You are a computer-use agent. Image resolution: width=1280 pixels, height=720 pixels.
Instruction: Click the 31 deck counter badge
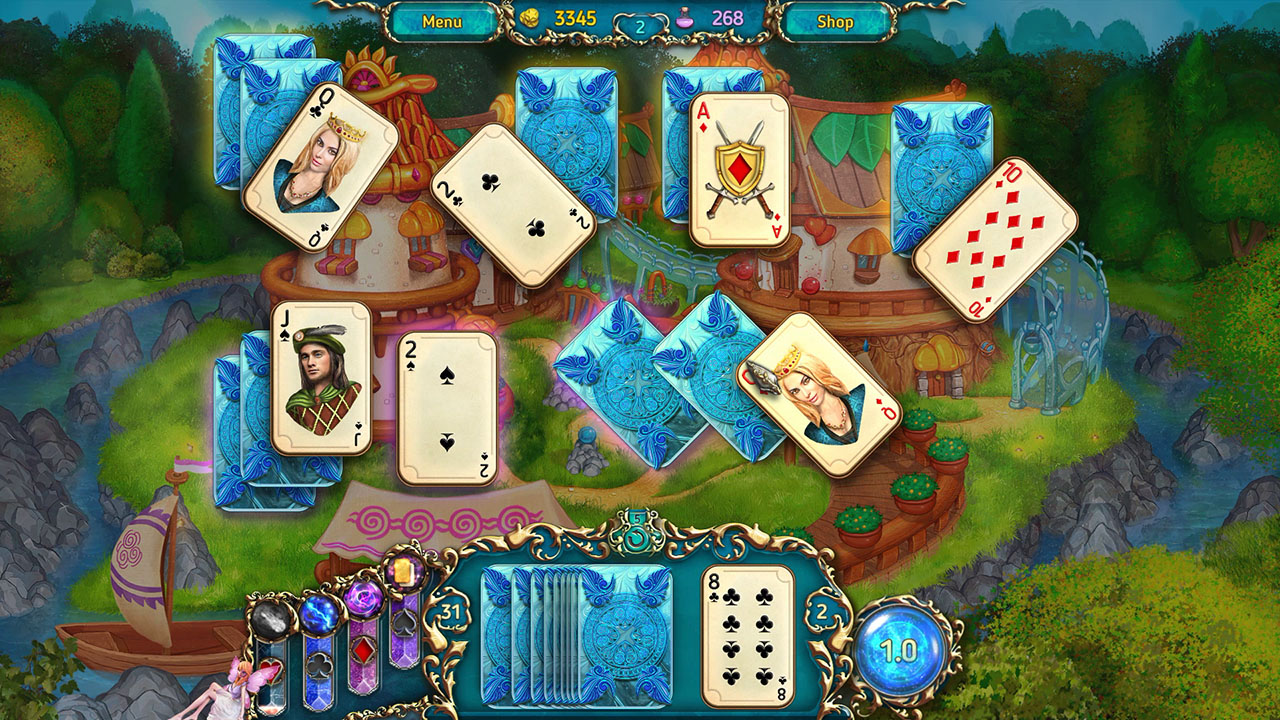[452, 611]
